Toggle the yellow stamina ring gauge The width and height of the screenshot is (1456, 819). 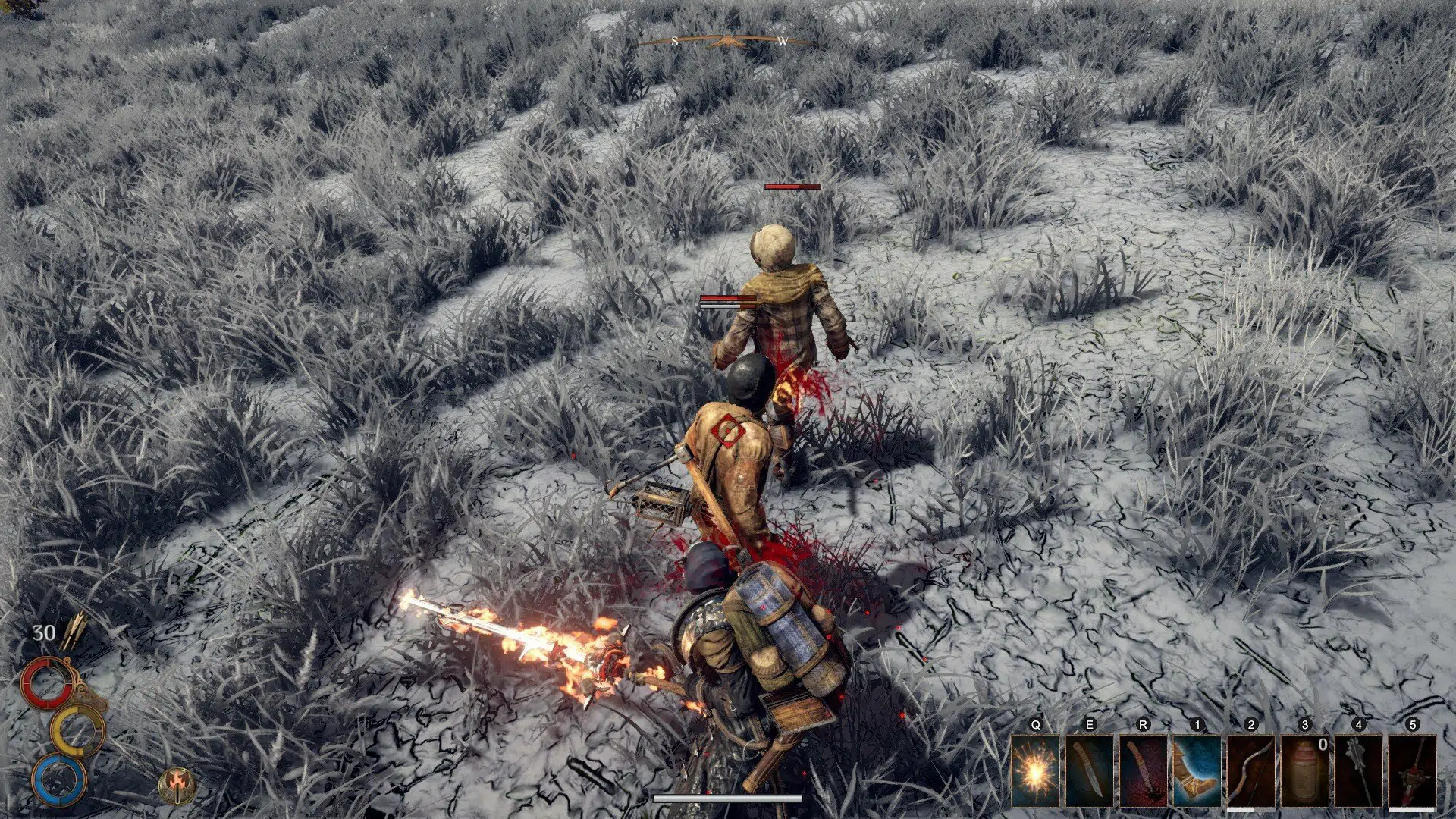78,730
